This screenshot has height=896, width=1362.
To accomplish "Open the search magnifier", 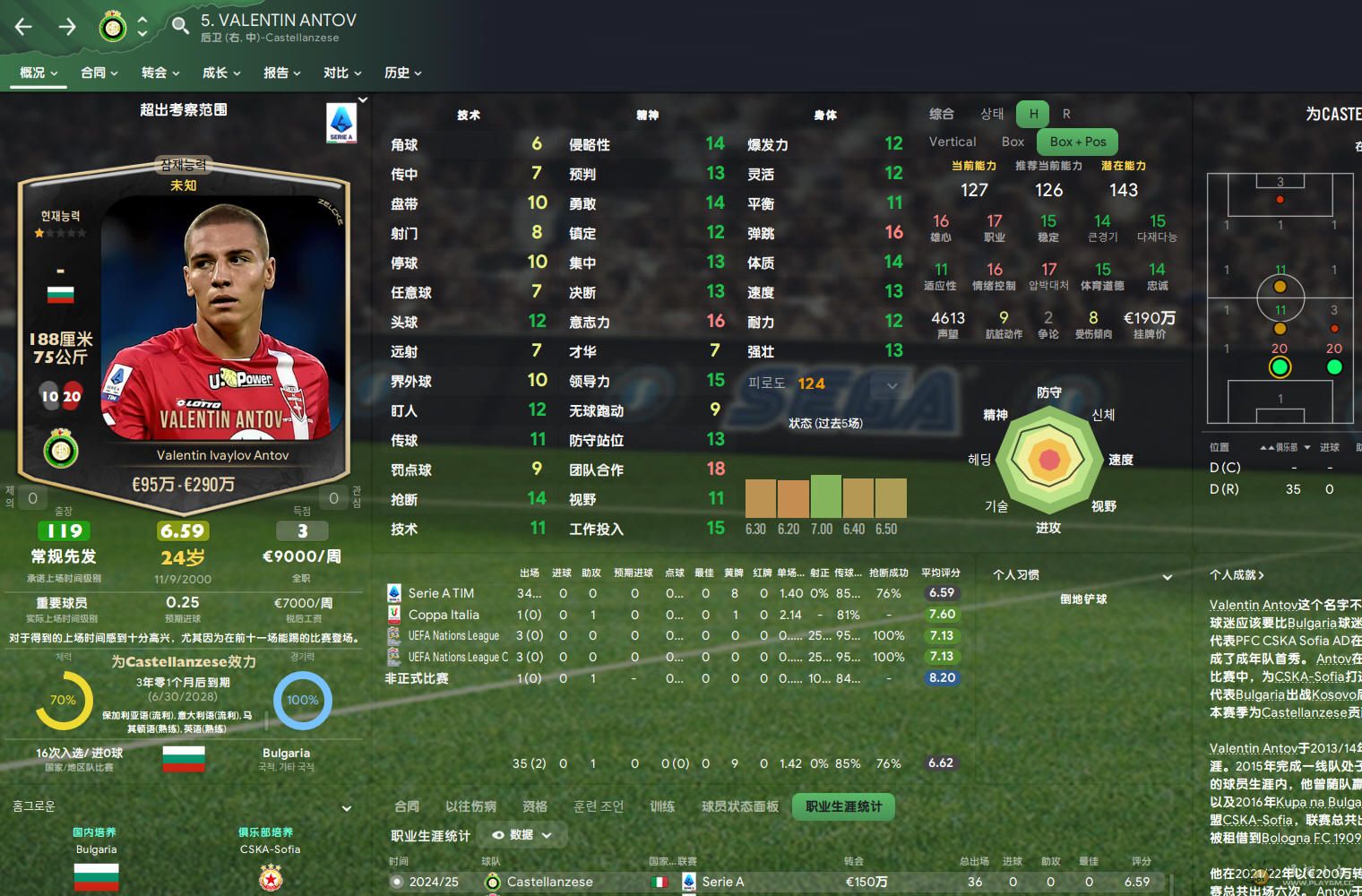I will point(180,25).
